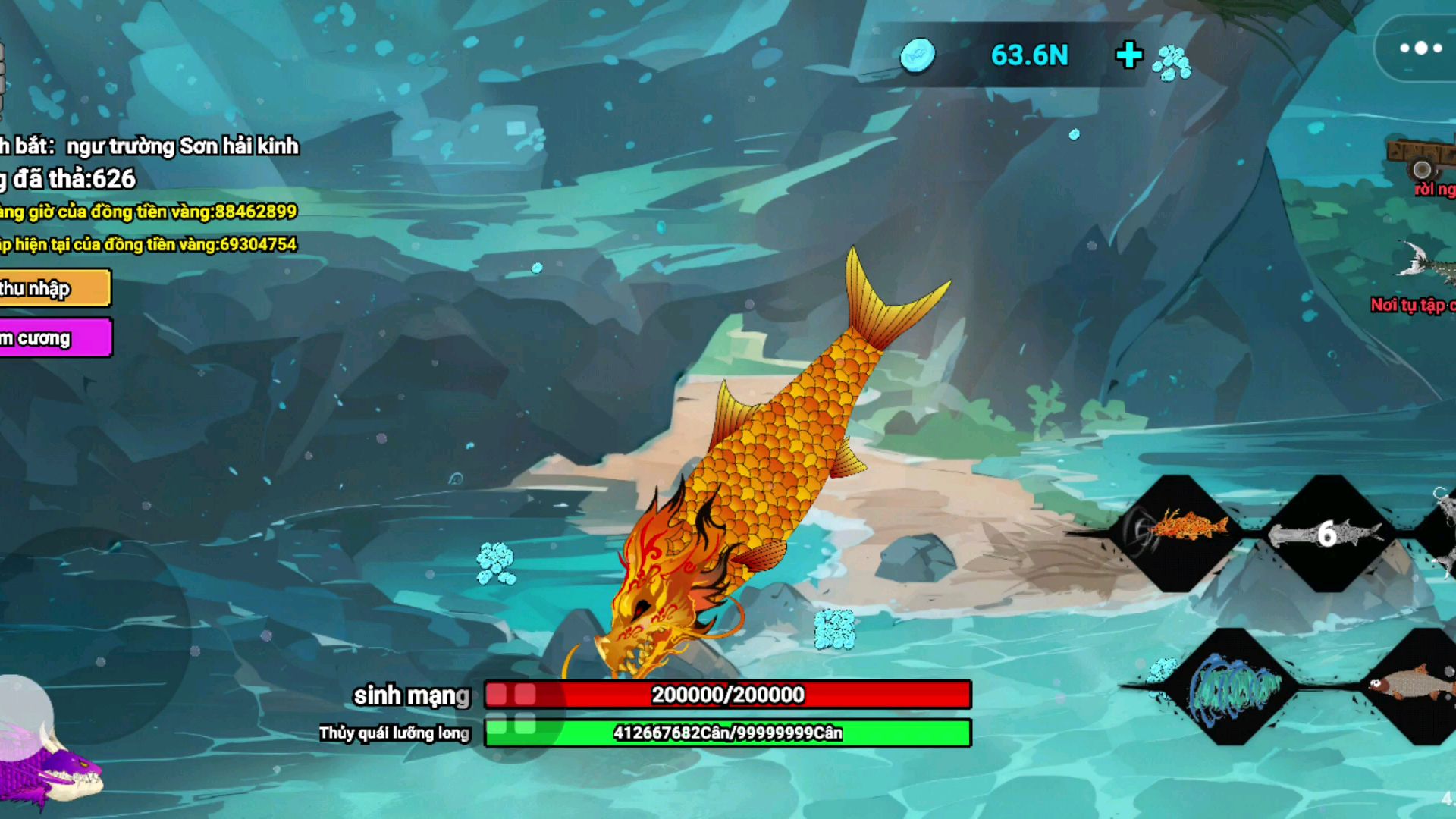The image size is (1456, 819).
Task: Use the grey shark skill showing 6
Action: coord(1327,534)
